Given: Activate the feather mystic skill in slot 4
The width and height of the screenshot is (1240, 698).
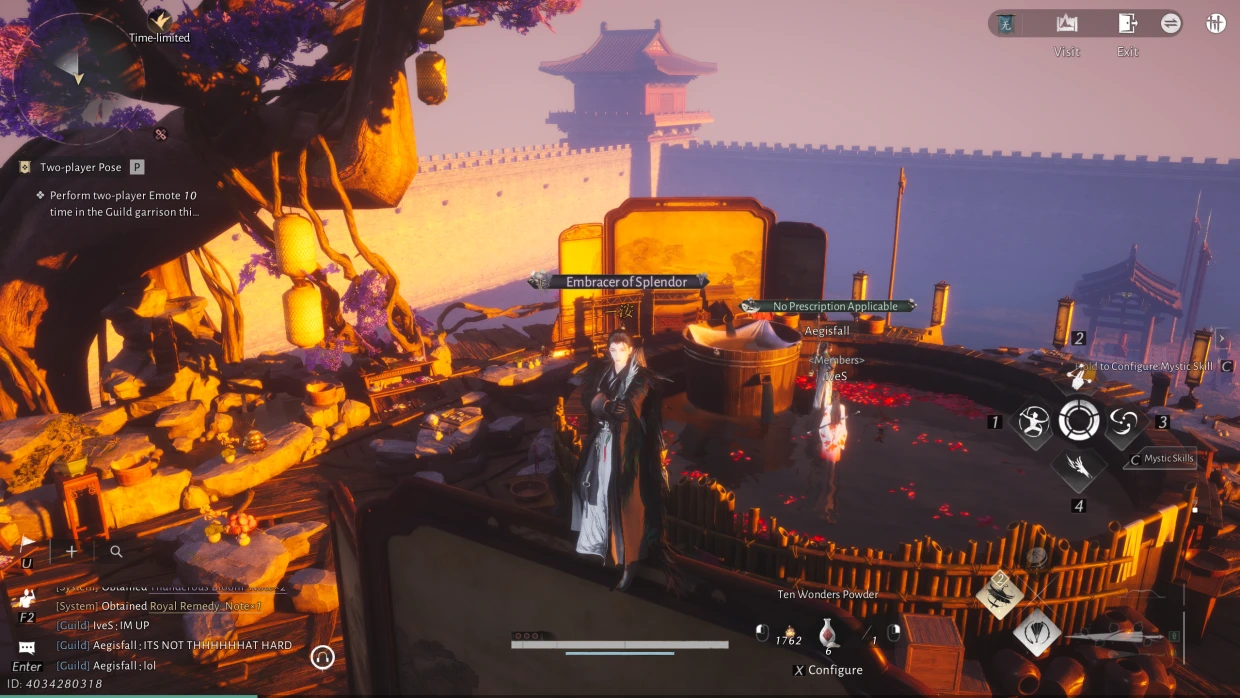Looking at the screenshot, I should [x=1078, y=465].
